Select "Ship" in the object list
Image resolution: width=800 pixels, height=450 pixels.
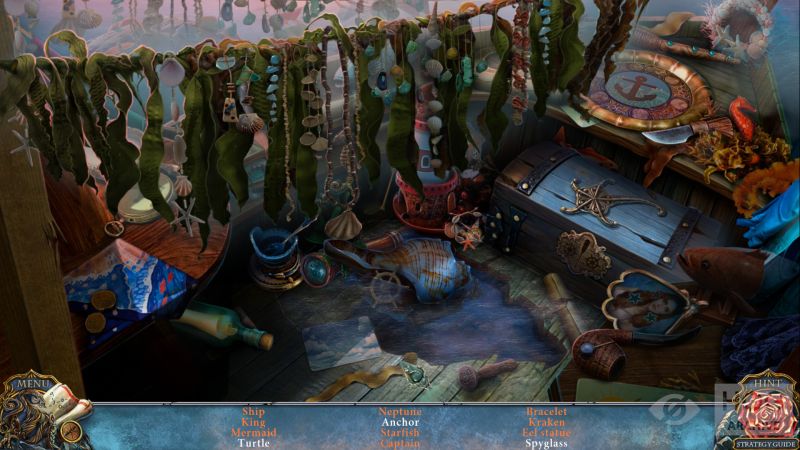253,411
